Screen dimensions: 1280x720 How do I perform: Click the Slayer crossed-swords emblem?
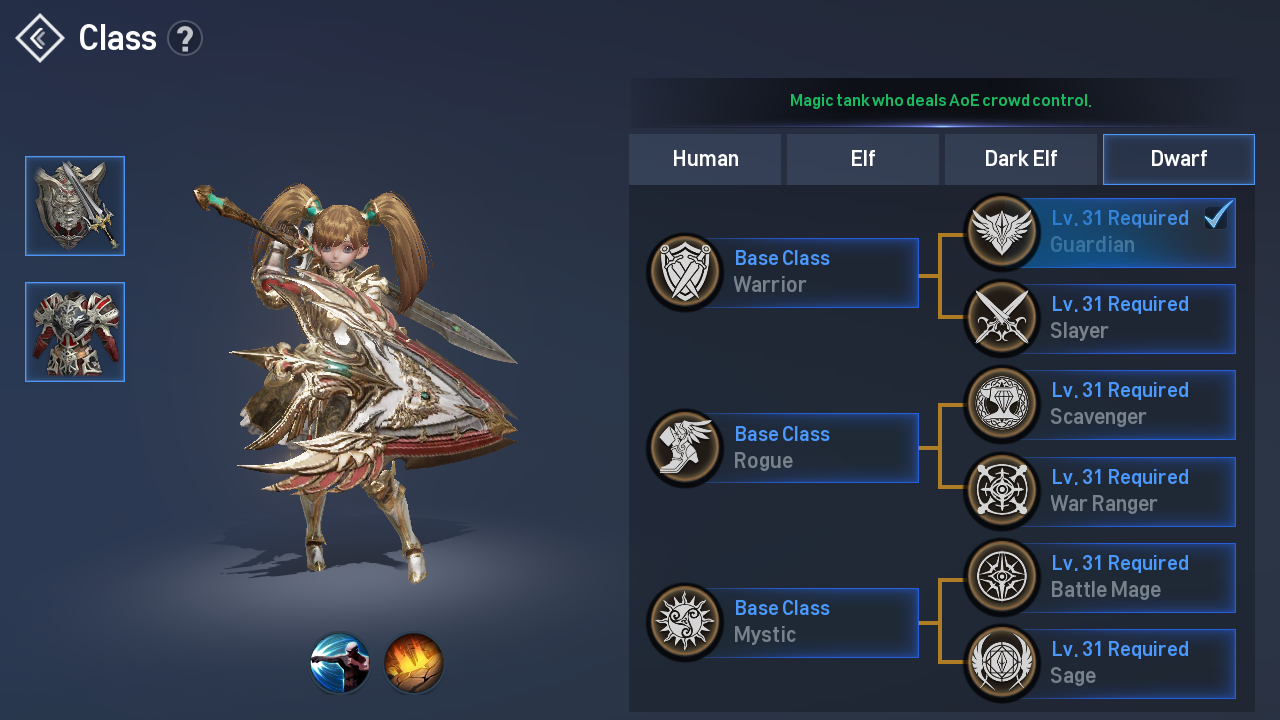tap(1002, 318)
